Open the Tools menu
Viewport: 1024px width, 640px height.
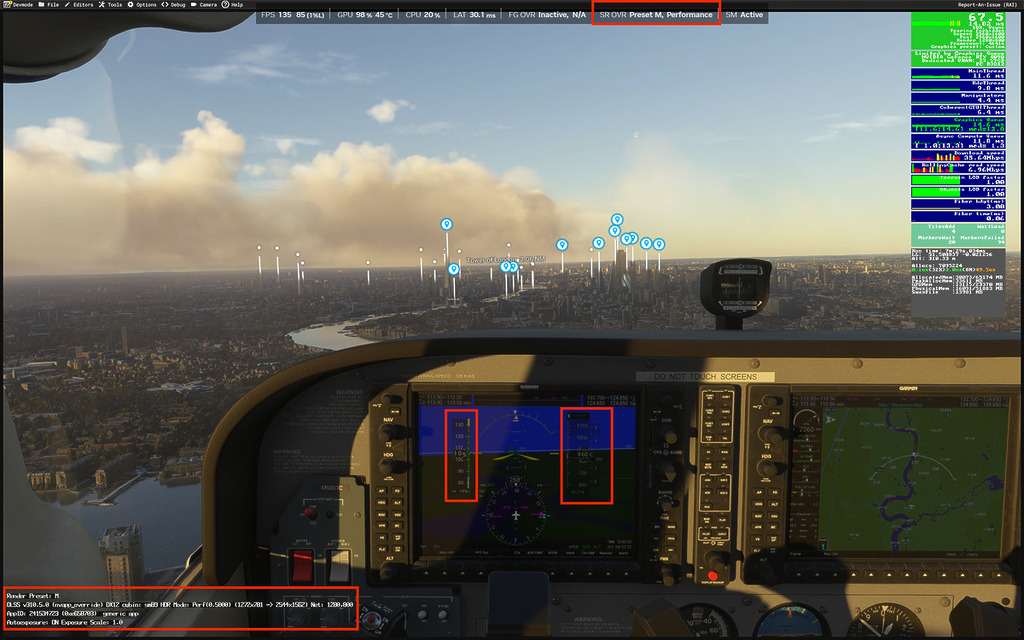[x=114, y=4]
